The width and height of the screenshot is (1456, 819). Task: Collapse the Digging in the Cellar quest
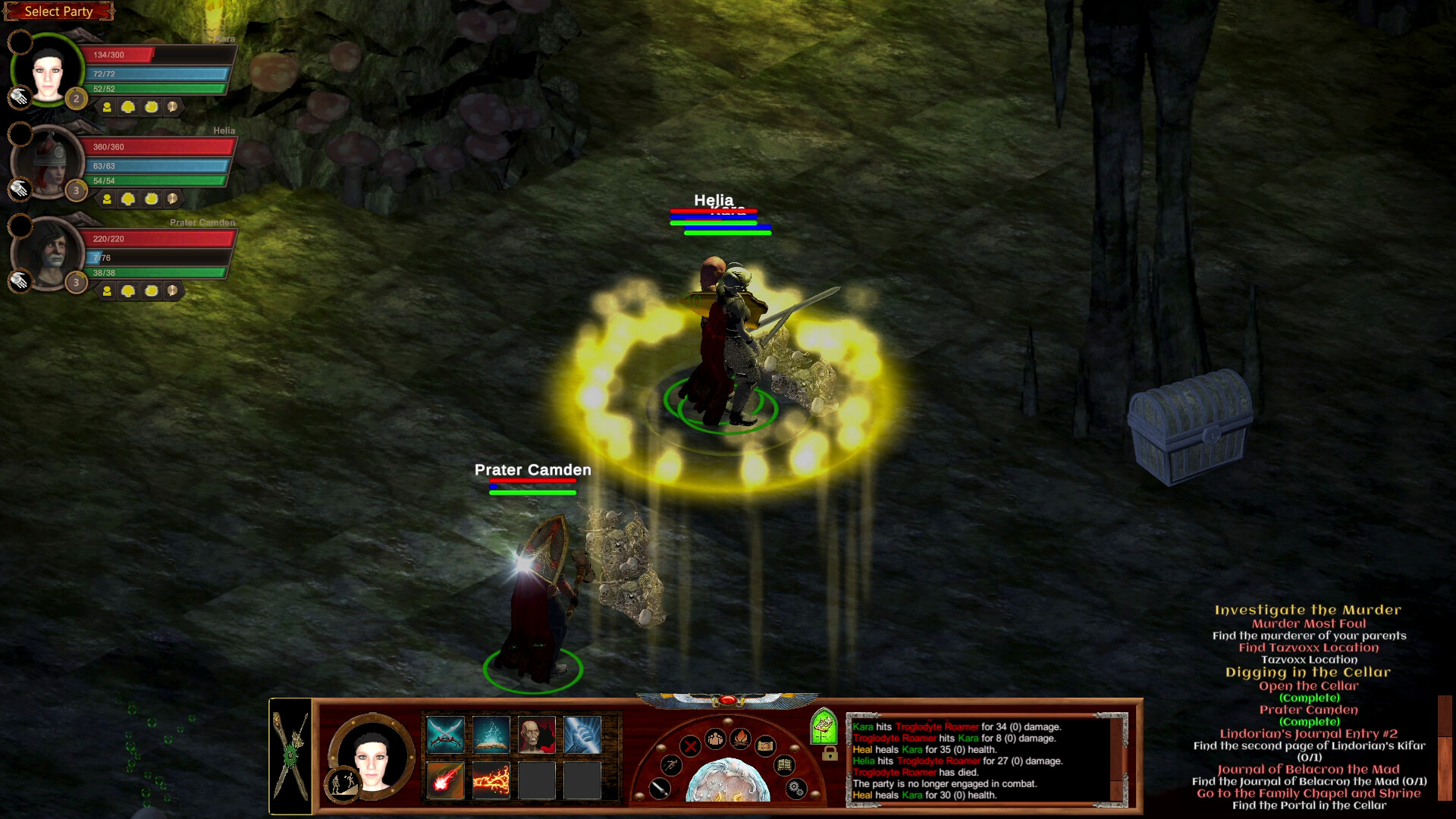coord(1309,672)
